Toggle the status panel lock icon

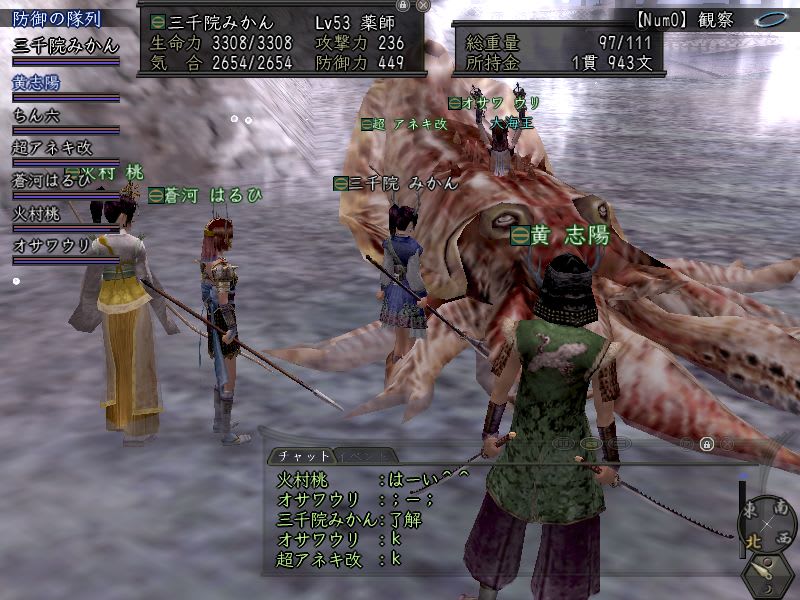403,5
